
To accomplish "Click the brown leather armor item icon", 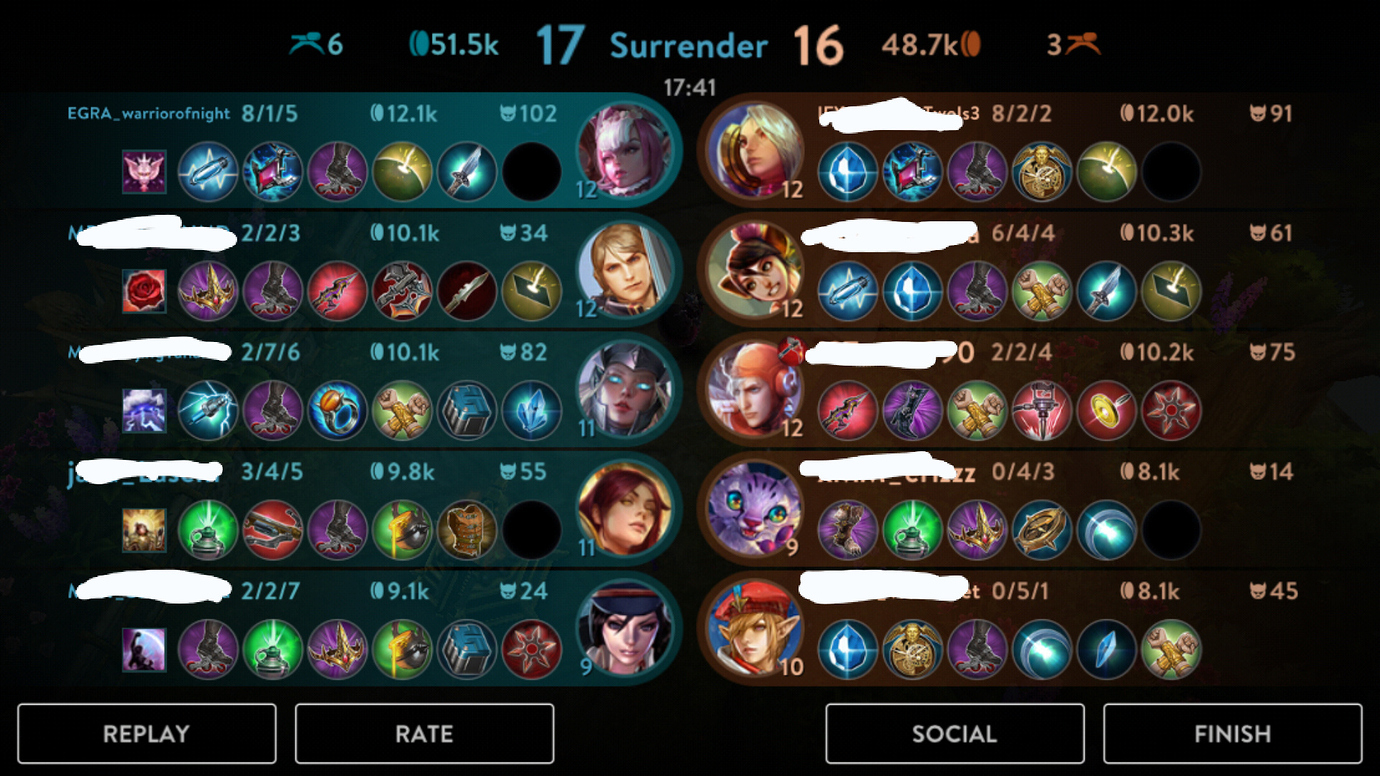I will click(x=465, y=530).
